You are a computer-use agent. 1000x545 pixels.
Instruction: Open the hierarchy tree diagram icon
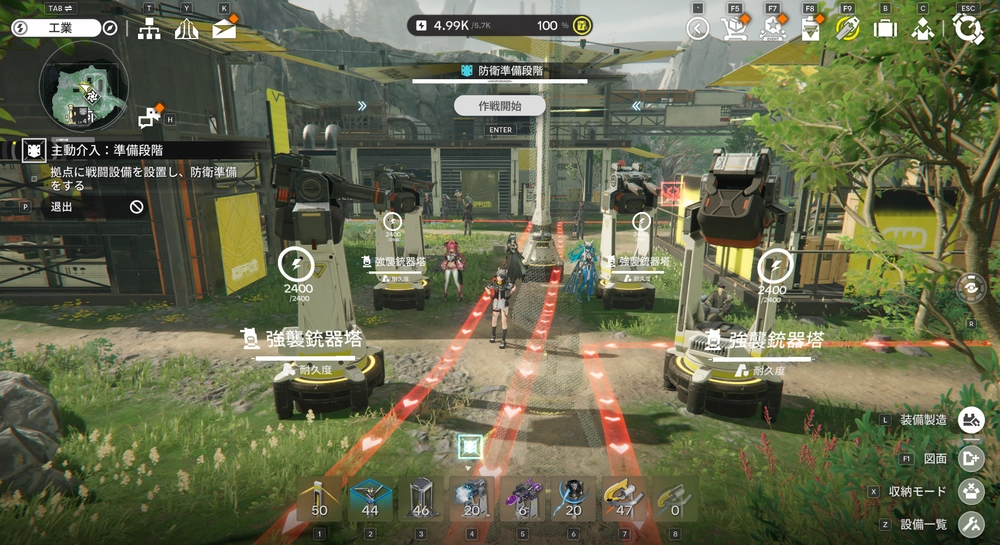tap(149, 28)
